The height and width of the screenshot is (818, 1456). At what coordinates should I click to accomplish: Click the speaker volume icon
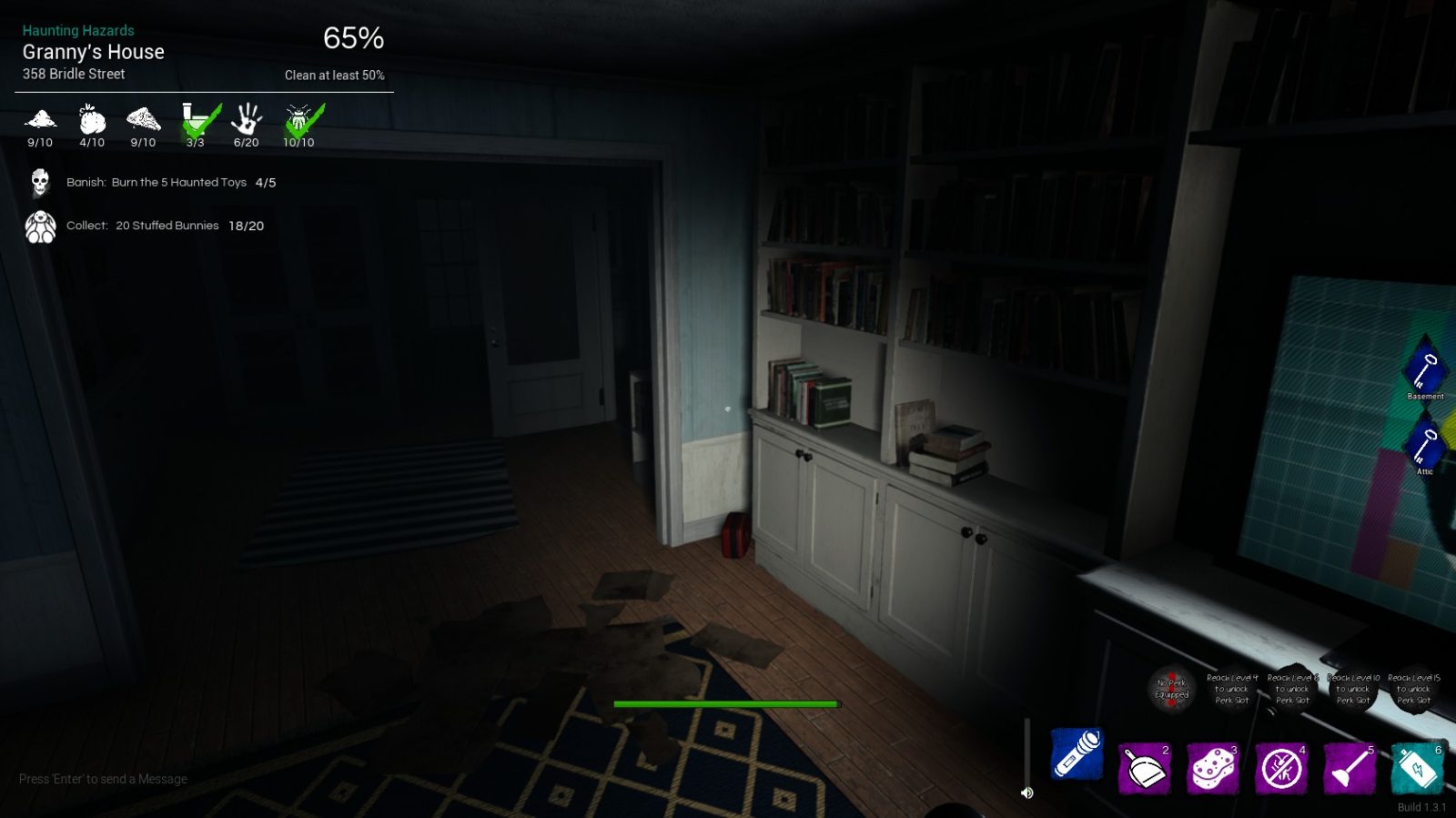[1027, 793]
